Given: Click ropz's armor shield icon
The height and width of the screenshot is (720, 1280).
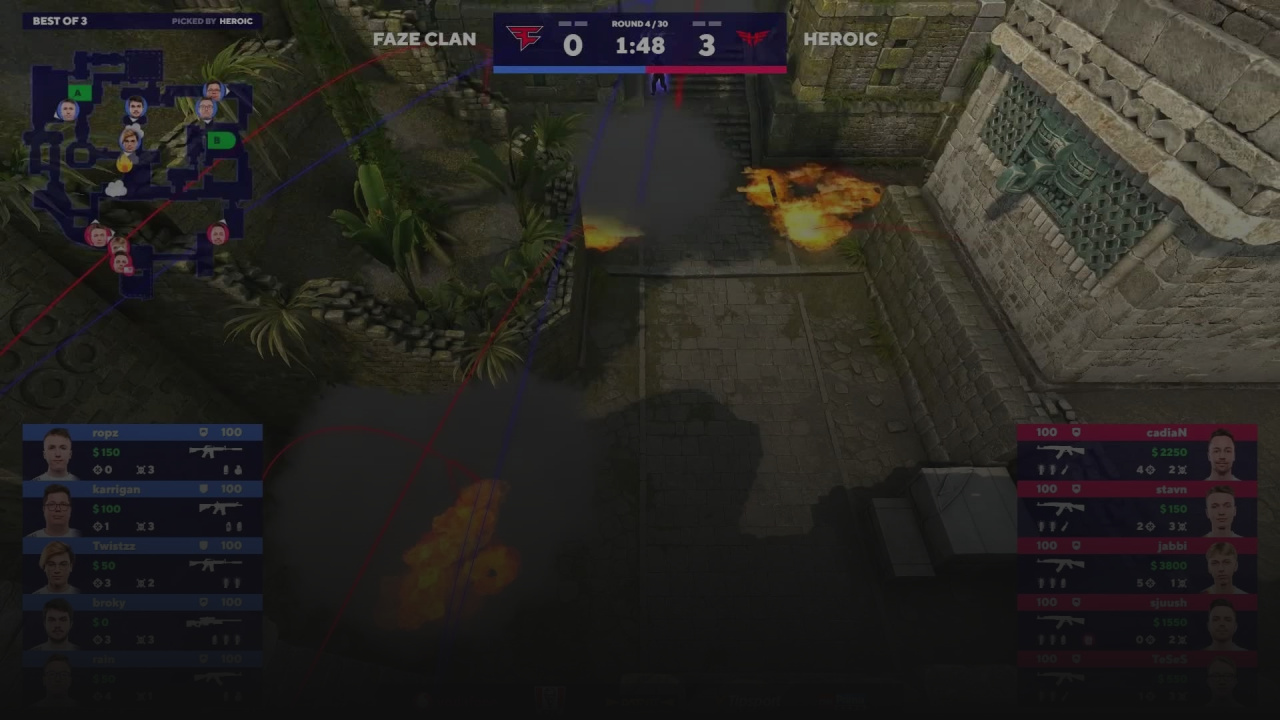Looking at the screenshot, I should [x=203, y=432].
